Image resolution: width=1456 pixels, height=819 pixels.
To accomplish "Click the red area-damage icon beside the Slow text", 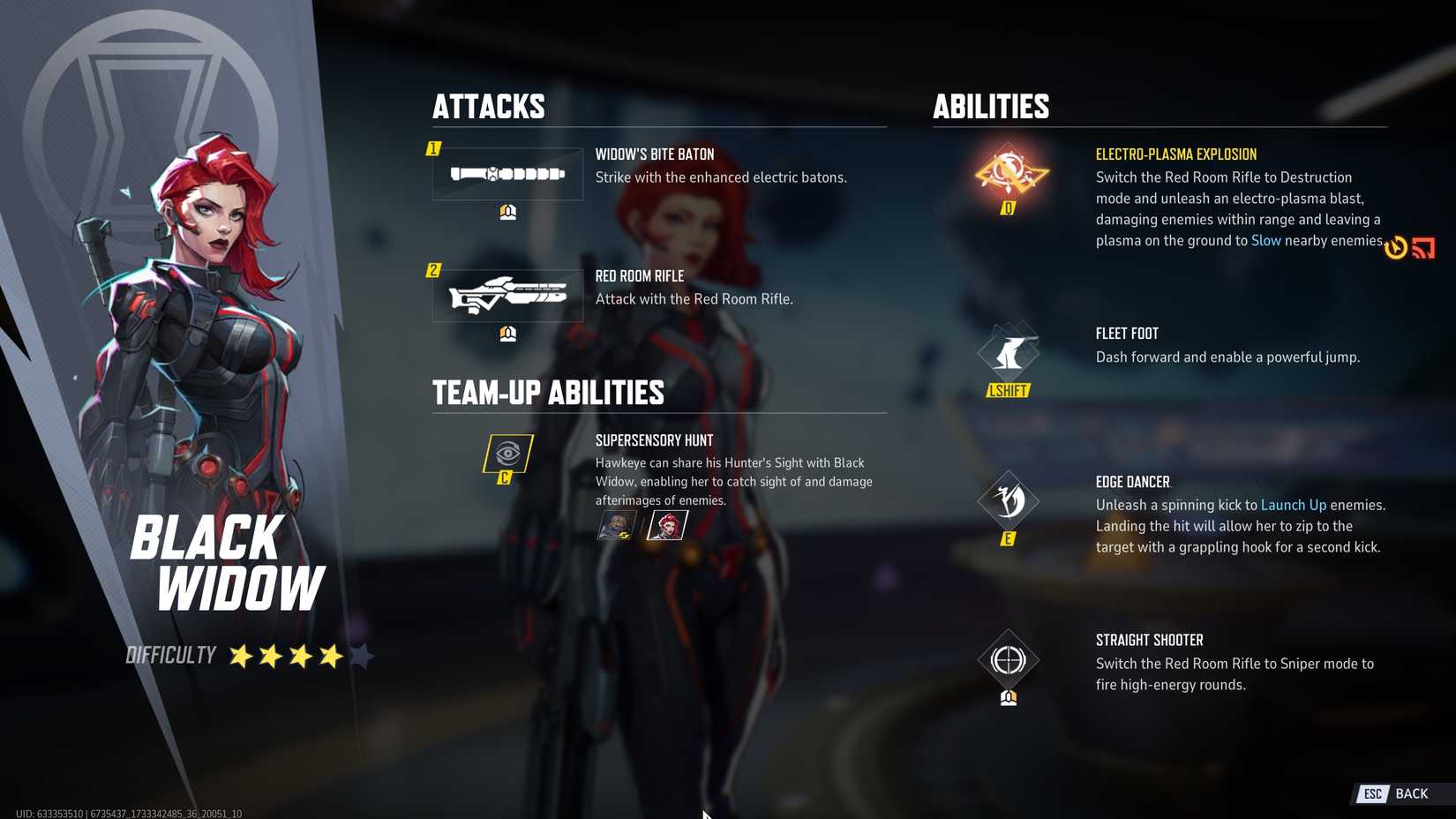I will [x=1423, y=248].
